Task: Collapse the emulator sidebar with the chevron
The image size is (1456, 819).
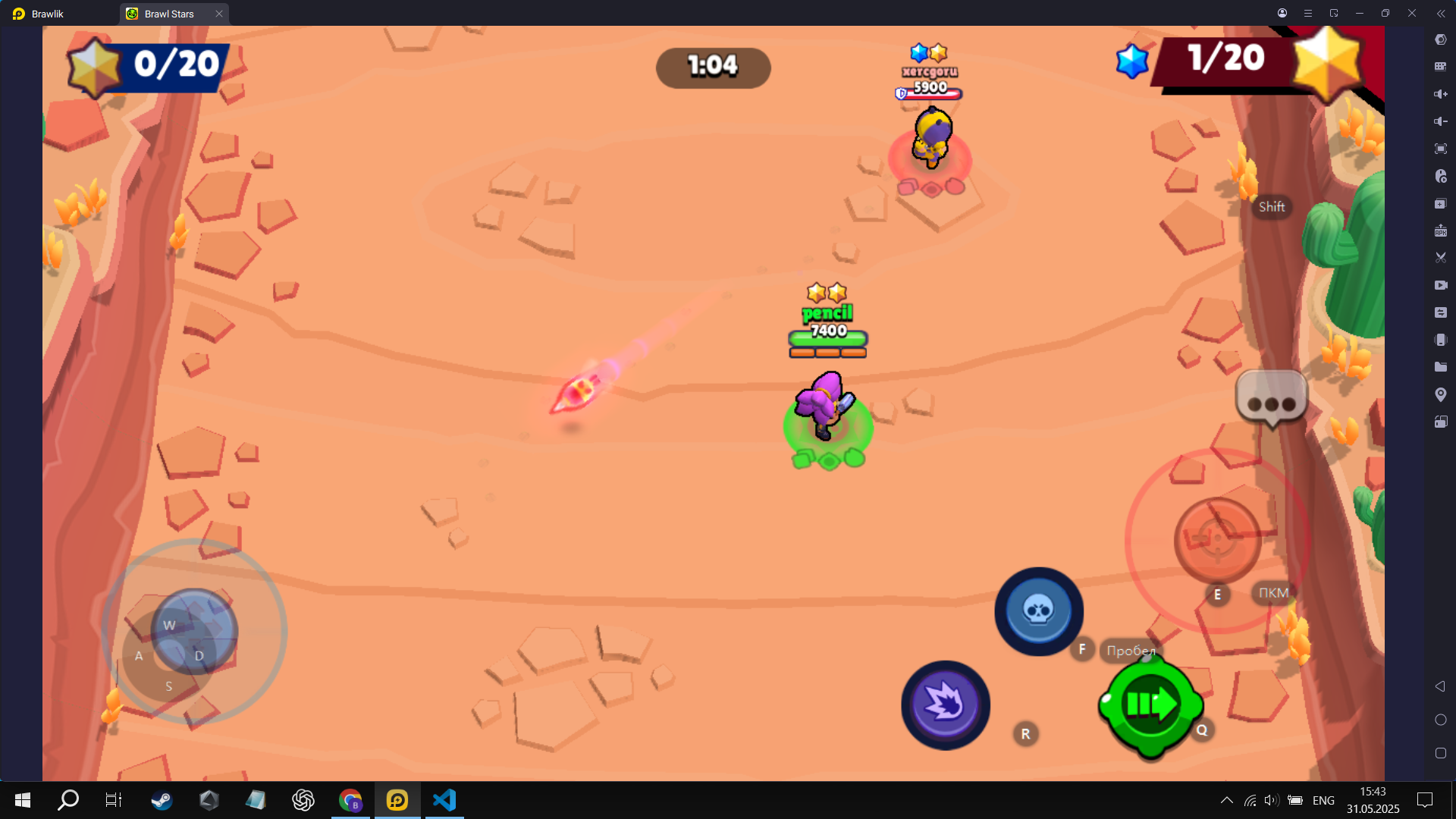Action: (x=1440, y=13)
